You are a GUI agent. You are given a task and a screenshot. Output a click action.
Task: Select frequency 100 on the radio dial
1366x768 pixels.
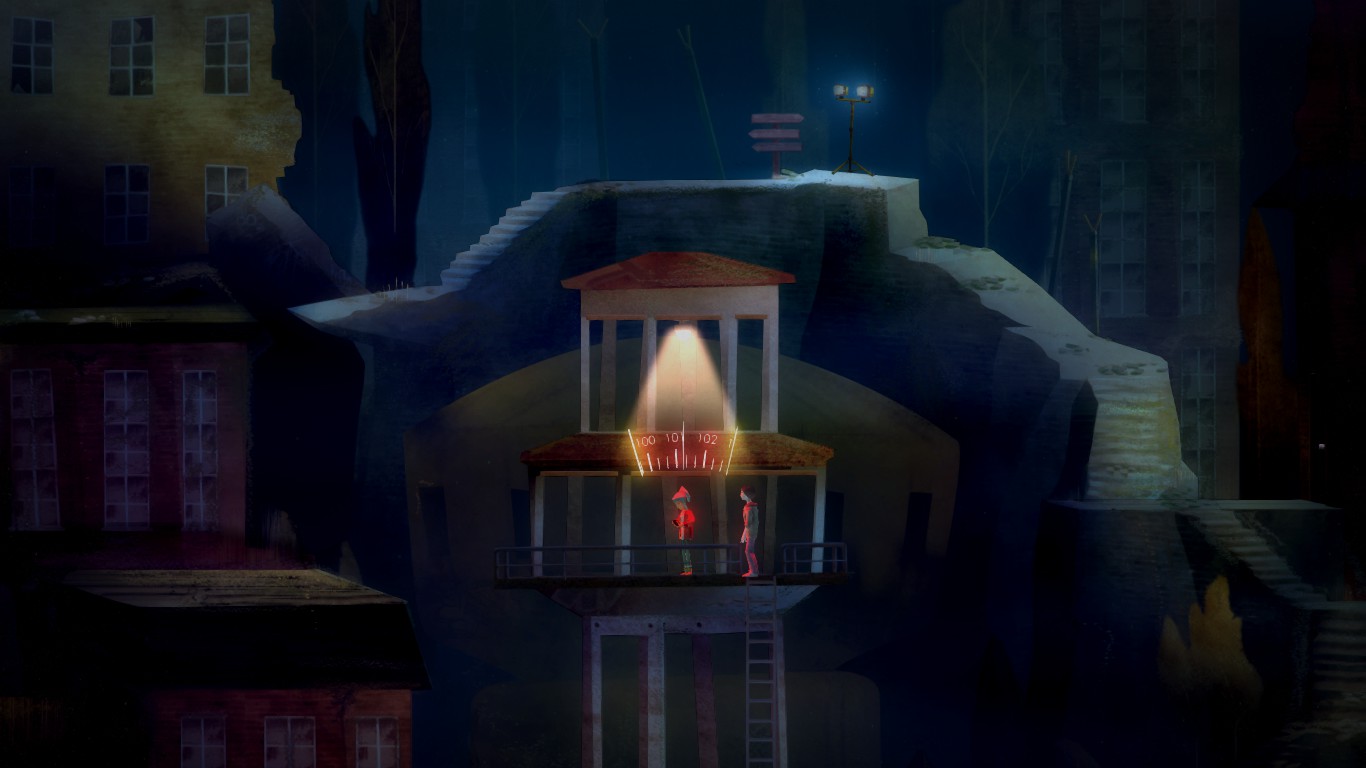[644, 440]
